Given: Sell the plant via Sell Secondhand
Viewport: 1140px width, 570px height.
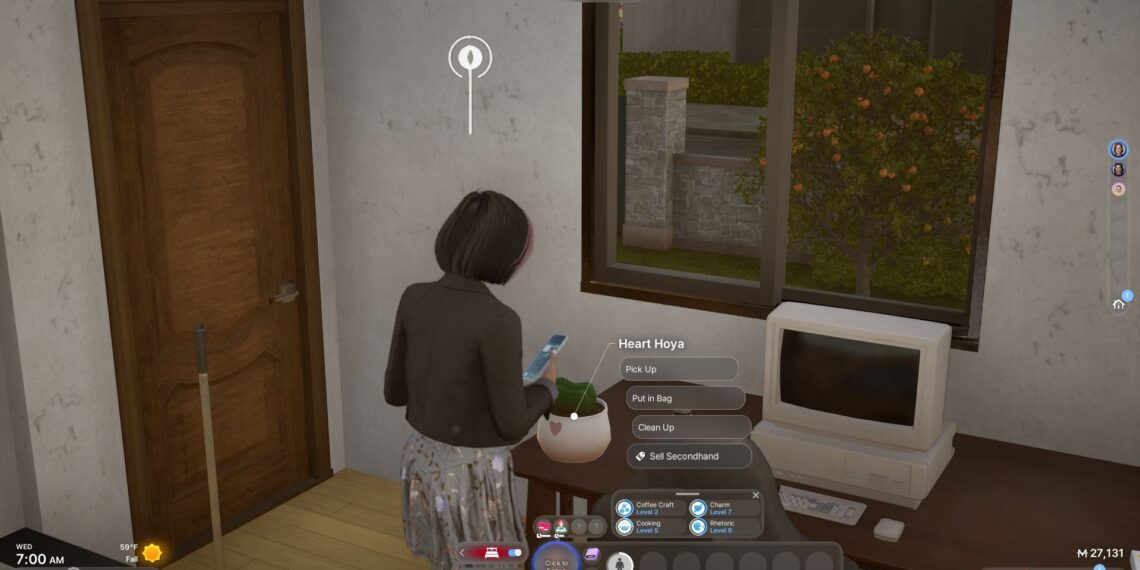Looking at the screenshot, I should point(689,456).
